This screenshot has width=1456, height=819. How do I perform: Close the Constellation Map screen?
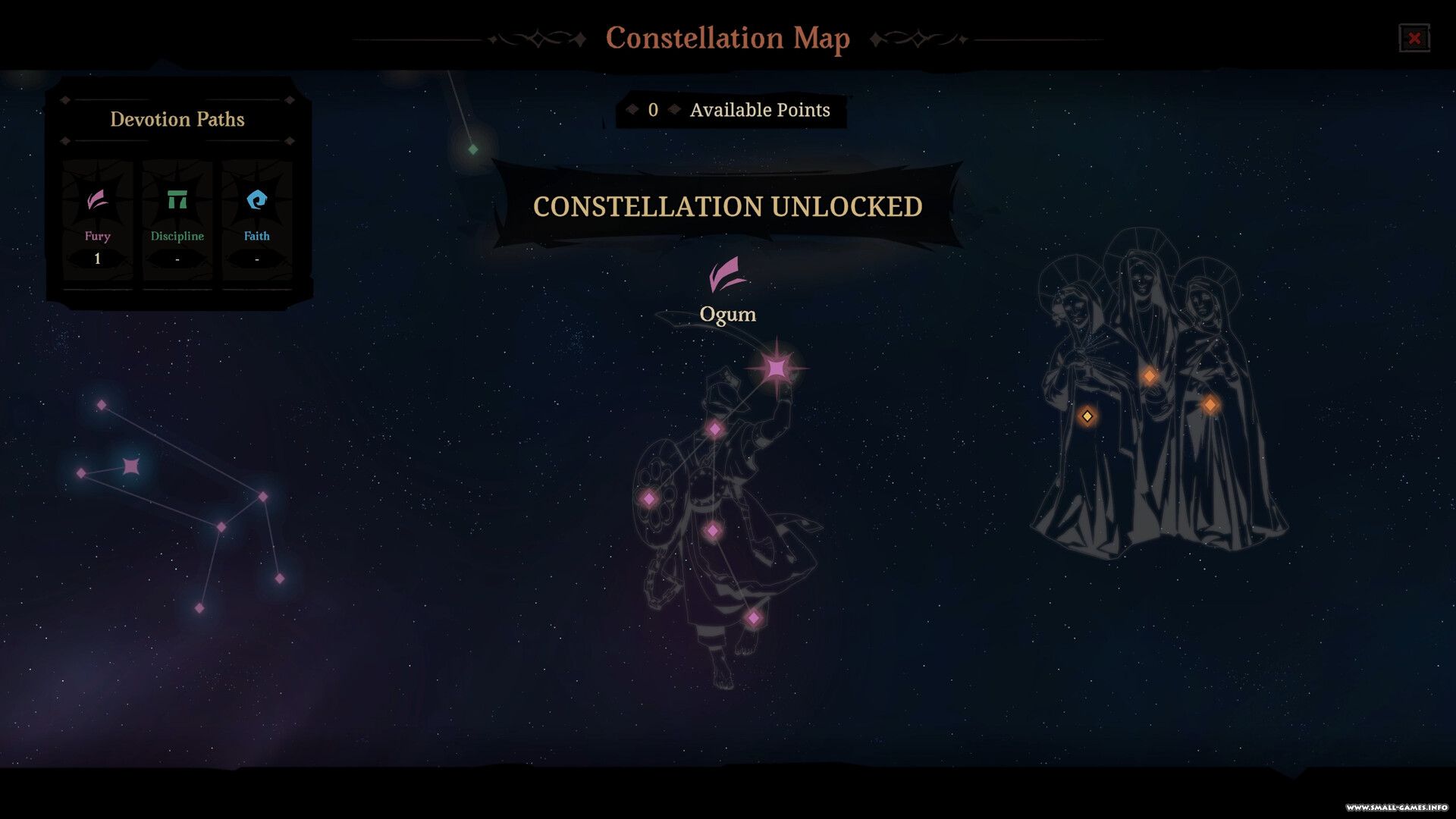coord(1414,38)
